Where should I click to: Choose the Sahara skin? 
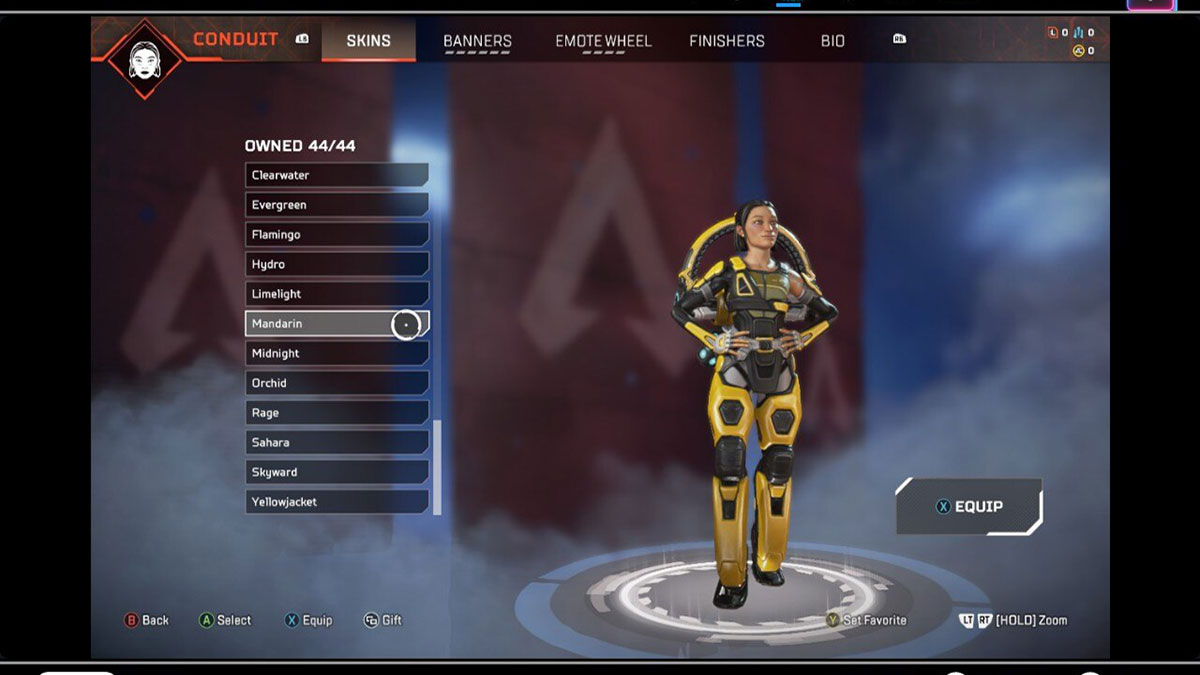point(336,442)
